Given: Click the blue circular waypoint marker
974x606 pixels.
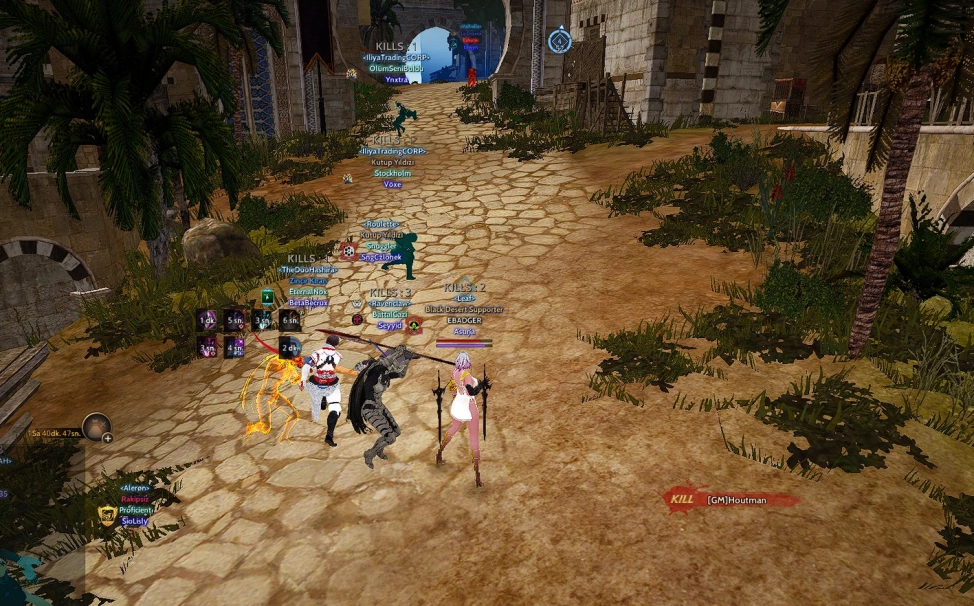Looking at the screenshot, I should pyautogui.click(x=559, y=41).
